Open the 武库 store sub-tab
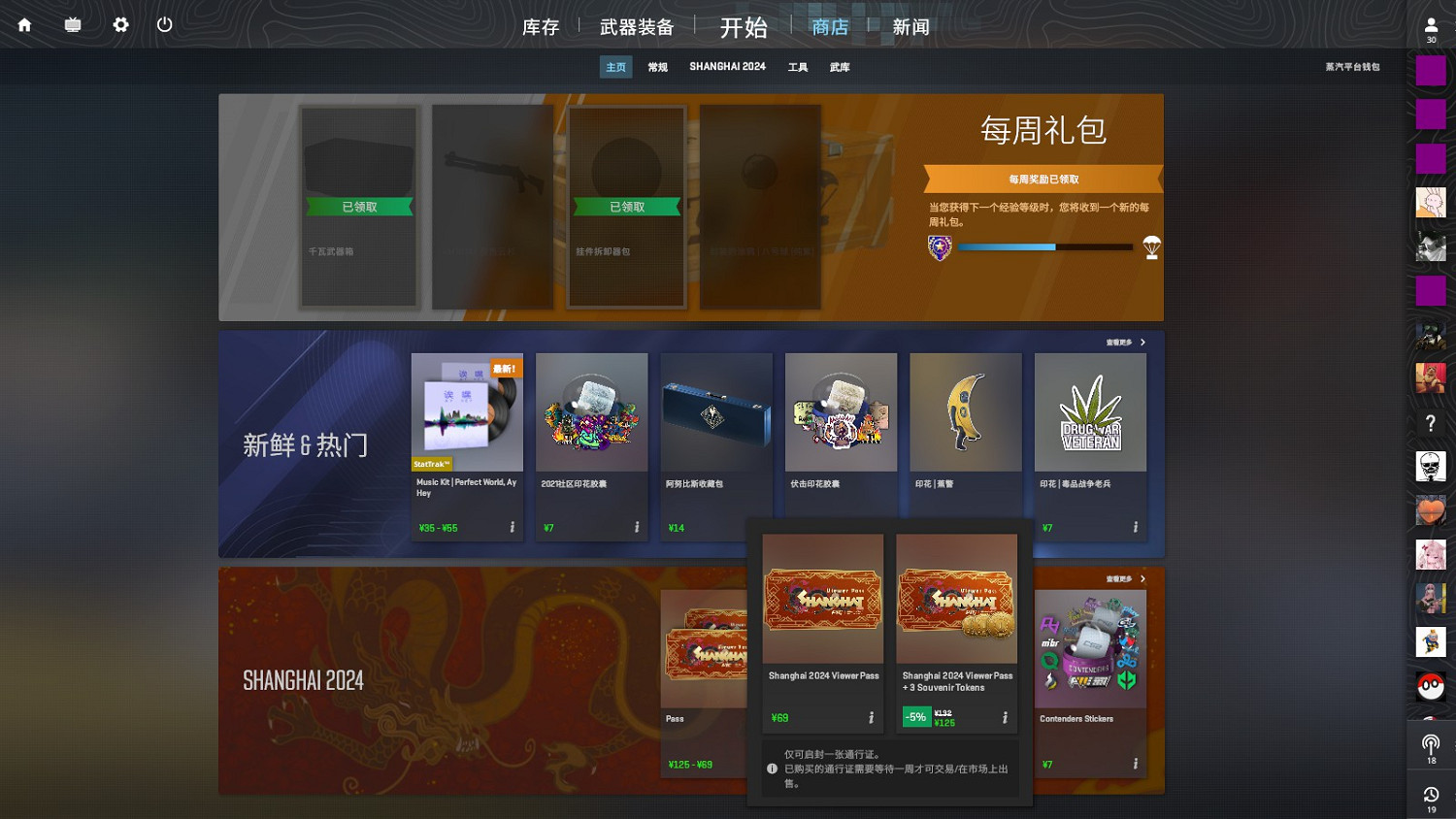 pos(839,66)
